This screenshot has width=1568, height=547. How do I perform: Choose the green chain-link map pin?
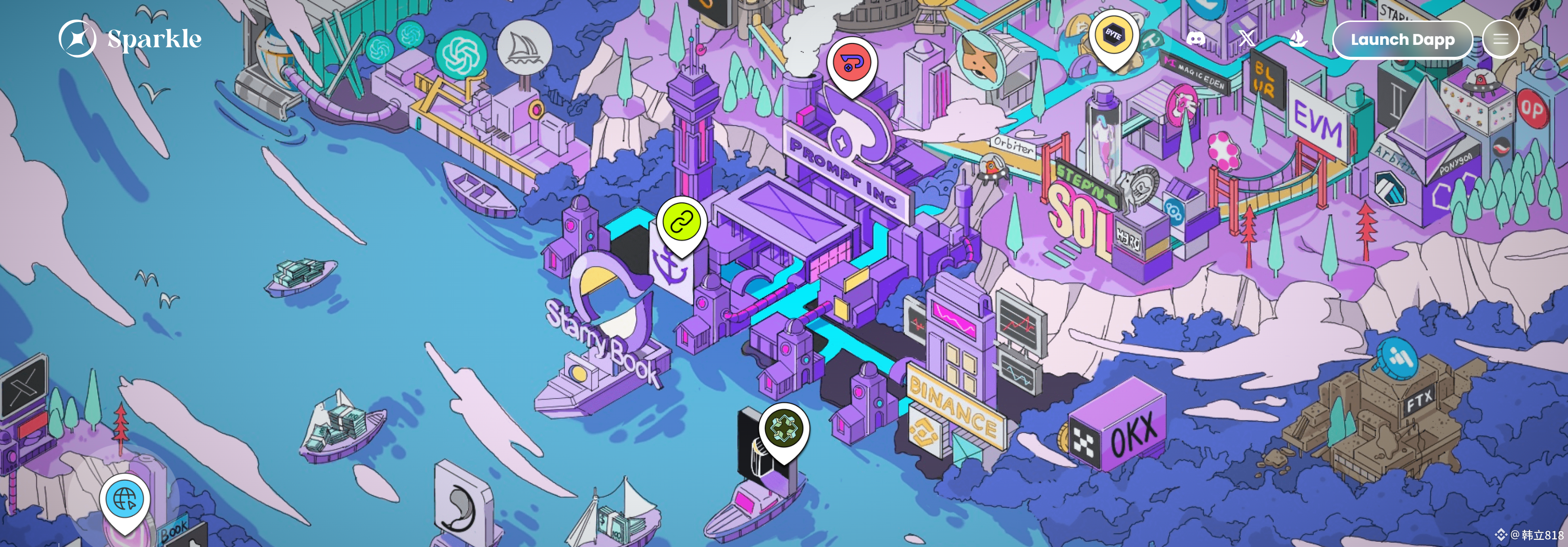(681, 222)
